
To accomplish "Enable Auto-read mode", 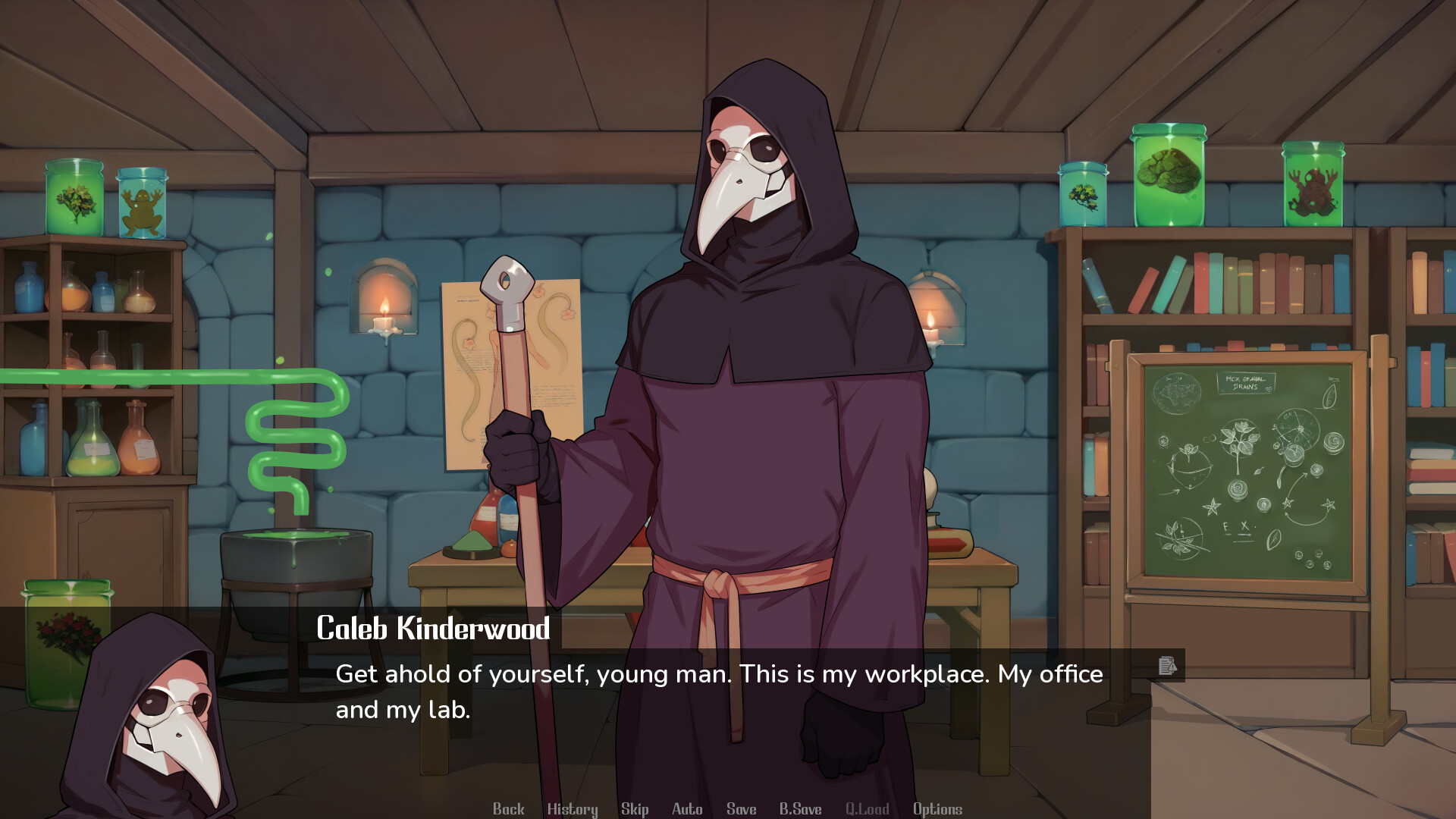I will pyautogui.click(x=686, y=808).
